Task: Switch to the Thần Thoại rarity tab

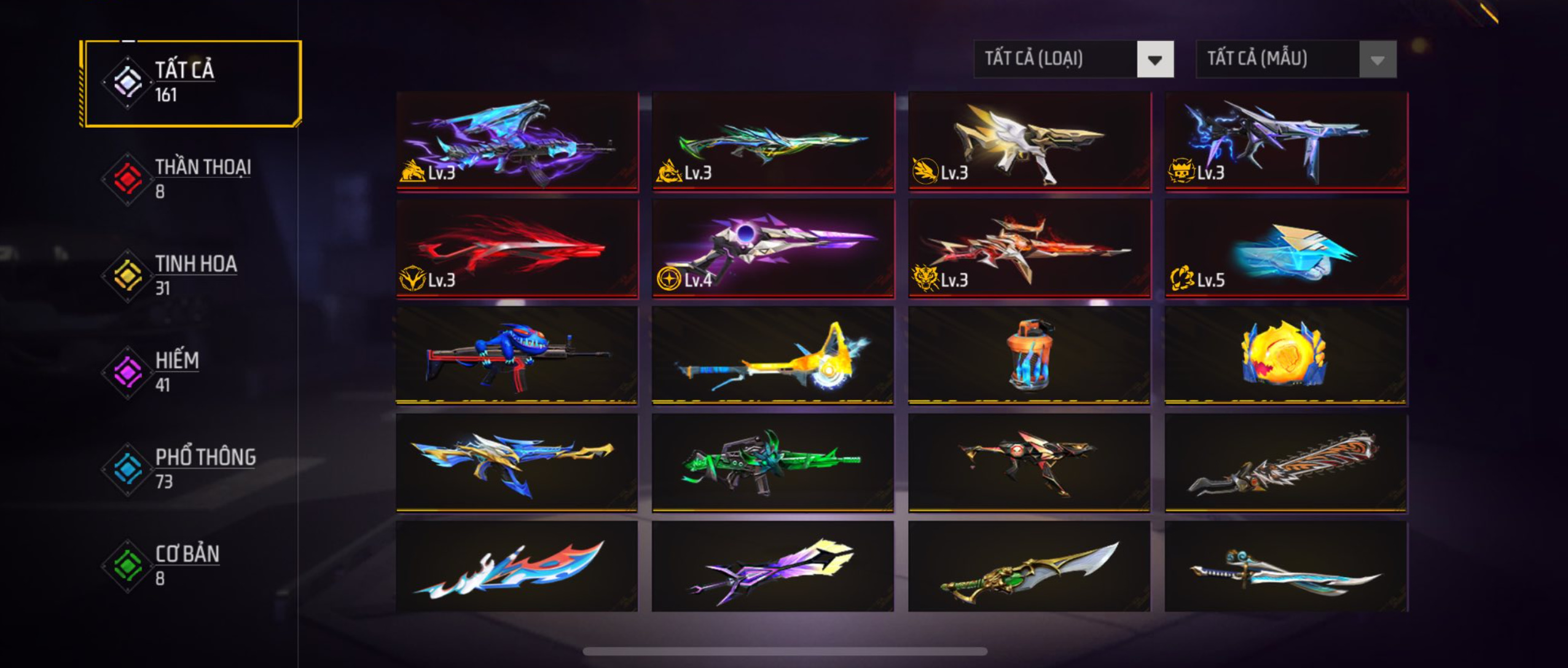Action: (x=190, y=178)
